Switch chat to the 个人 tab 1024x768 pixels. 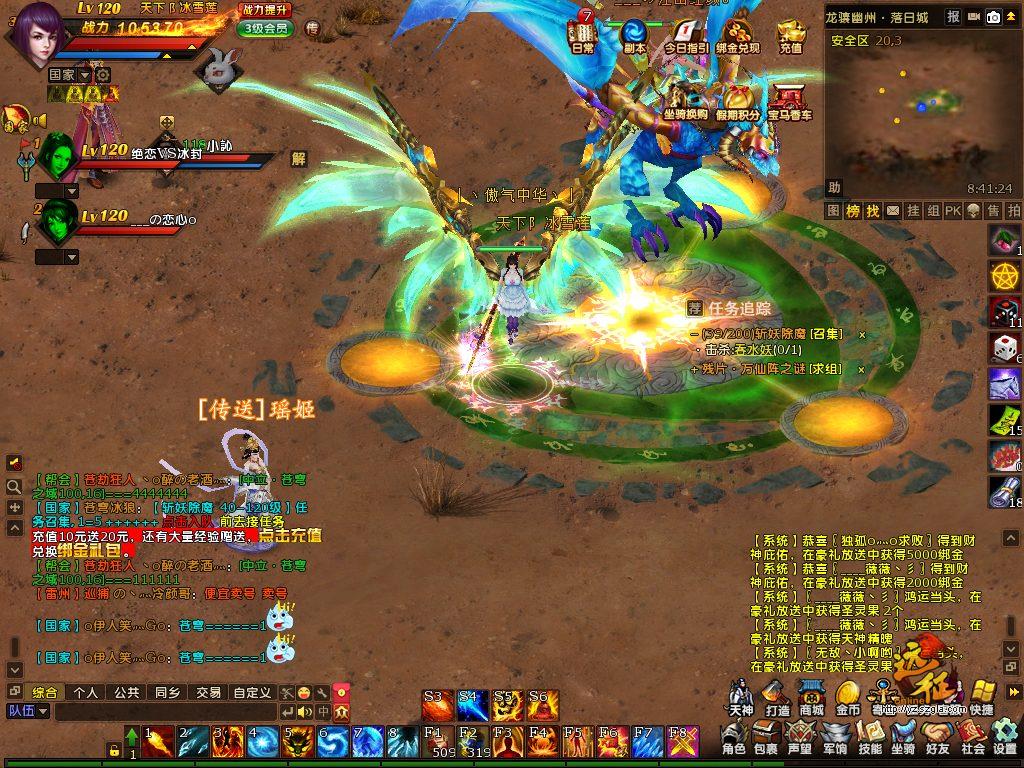(86, 692)
